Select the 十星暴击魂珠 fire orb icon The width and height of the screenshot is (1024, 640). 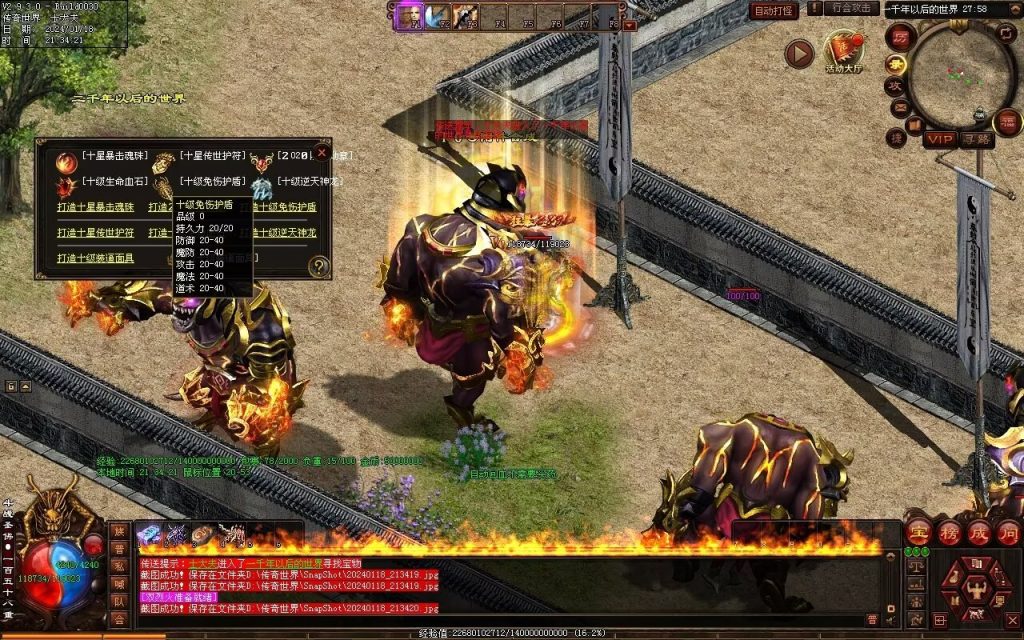tap(67, 161)
